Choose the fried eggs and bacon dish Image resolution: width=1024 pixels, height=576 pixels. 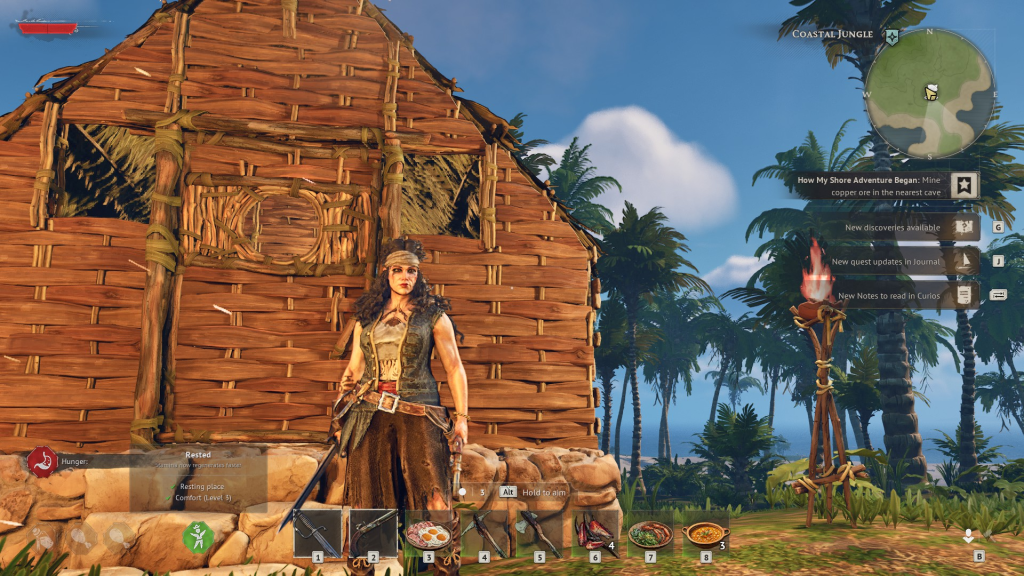point(428,532)
